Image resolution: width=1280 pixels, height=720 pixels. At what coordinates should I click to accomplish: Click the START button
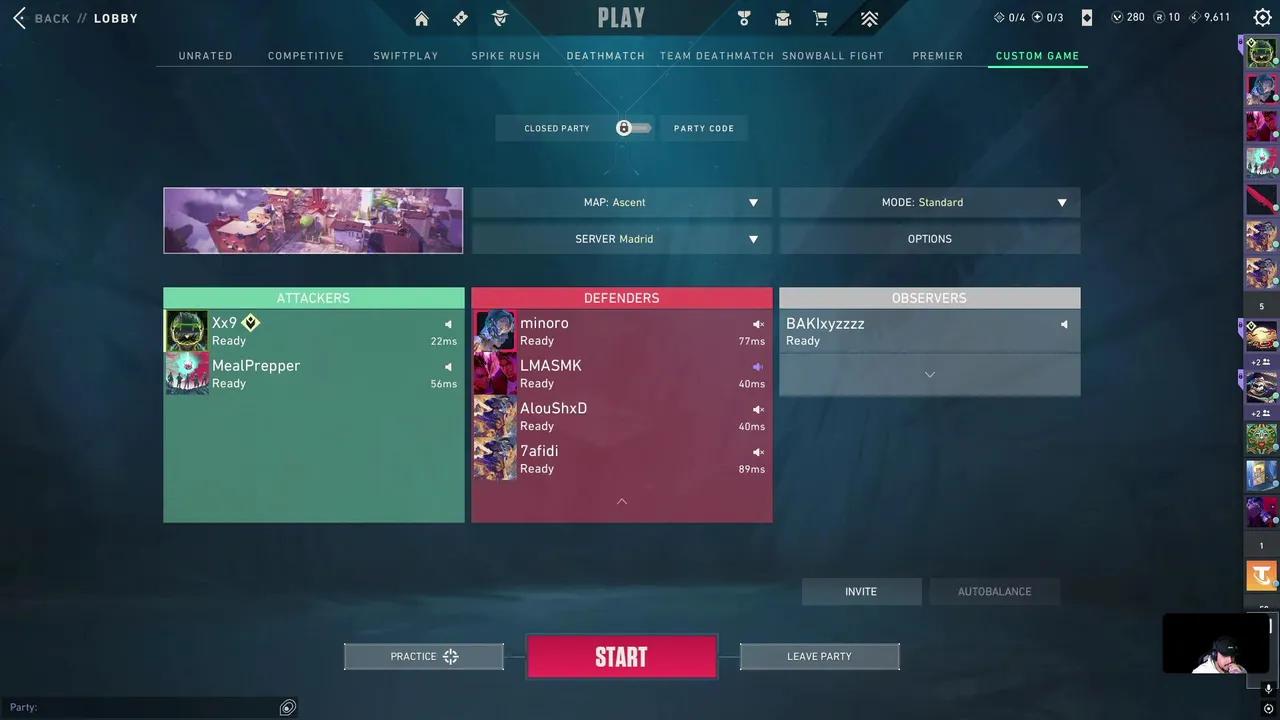click(621, 656)
